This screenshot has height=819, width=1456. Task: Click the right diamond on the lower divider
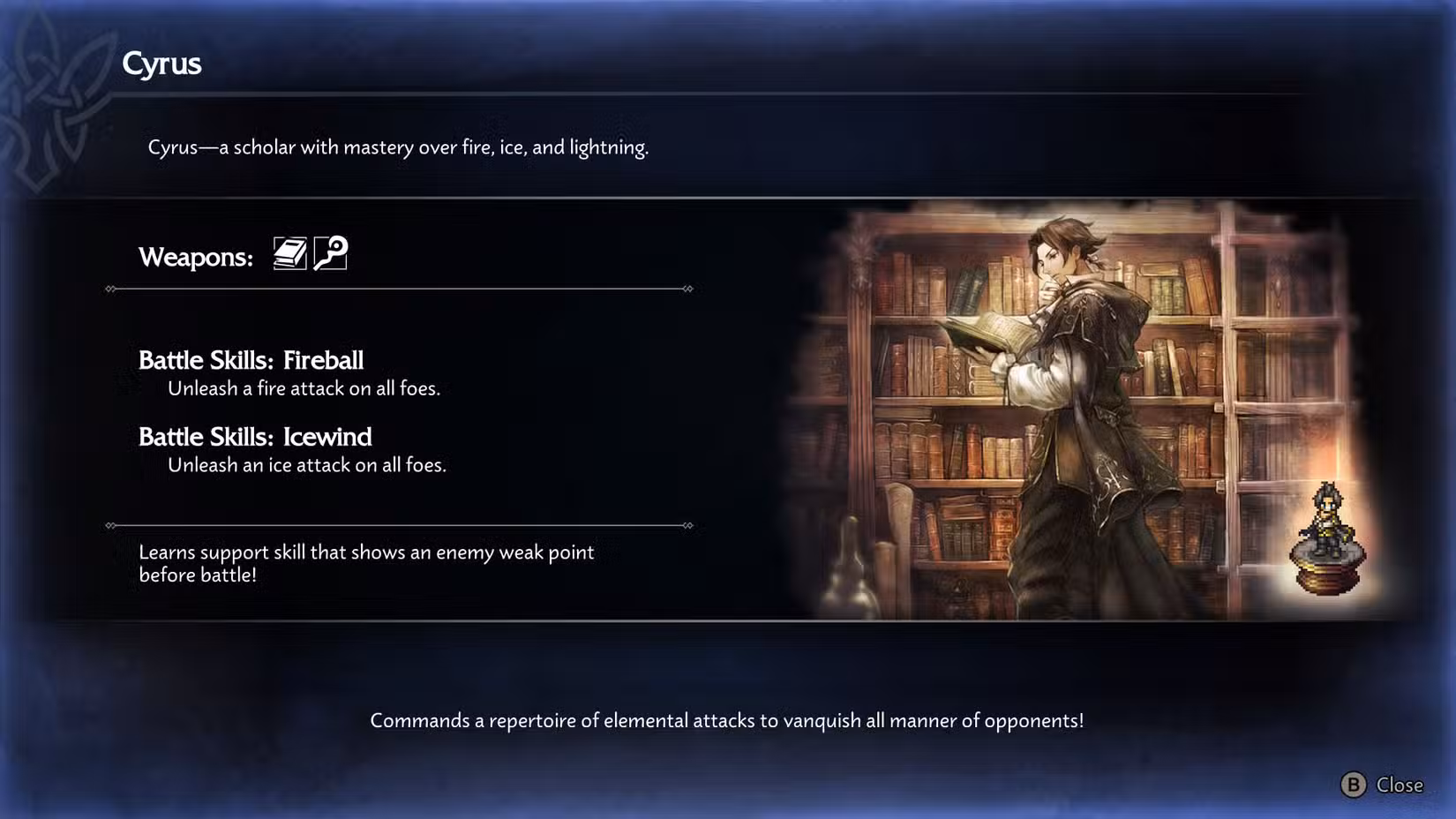pyautogui.click(x=687, y=524)
